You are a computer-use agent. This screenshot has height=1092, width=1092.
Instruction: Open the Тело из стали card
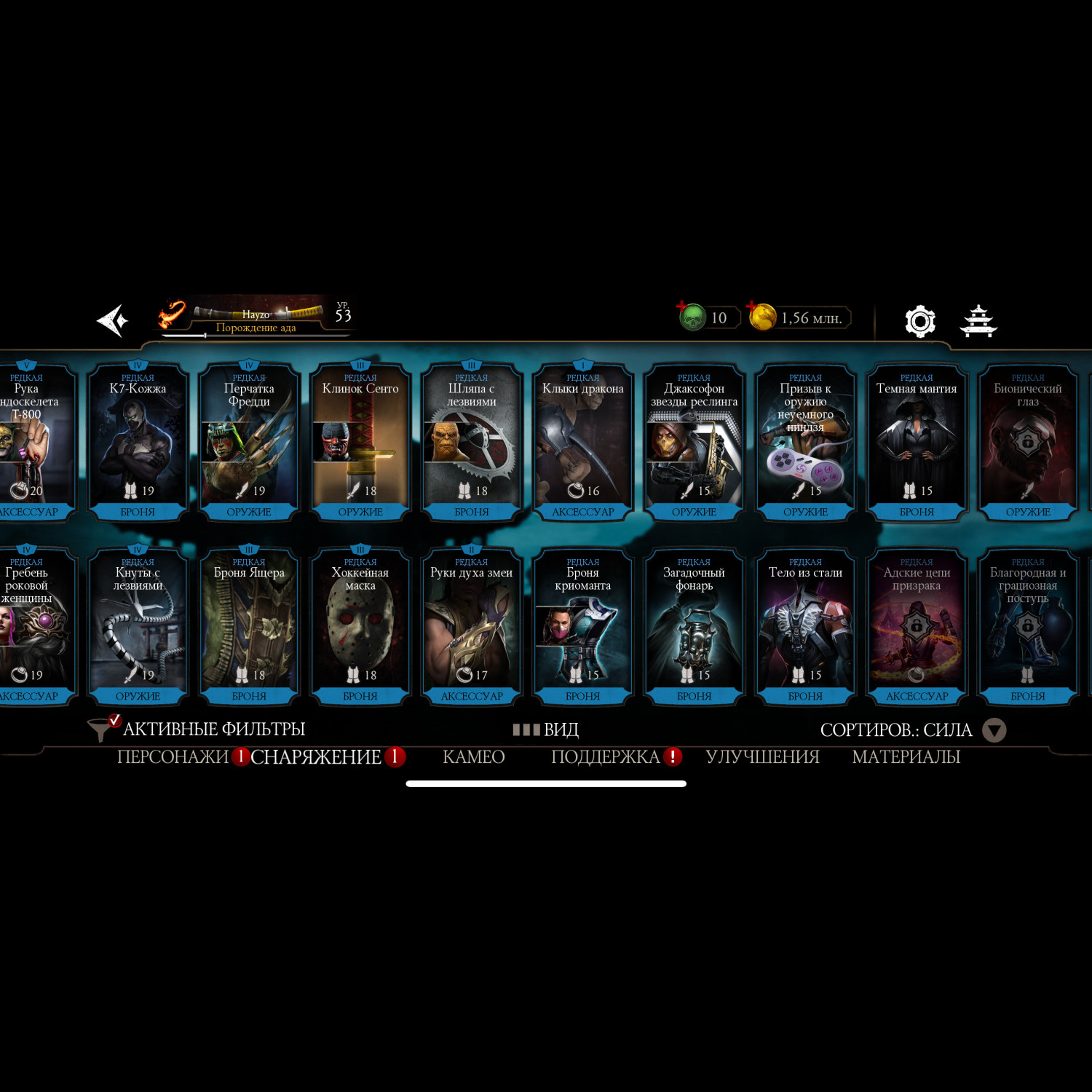coord(805,625)
